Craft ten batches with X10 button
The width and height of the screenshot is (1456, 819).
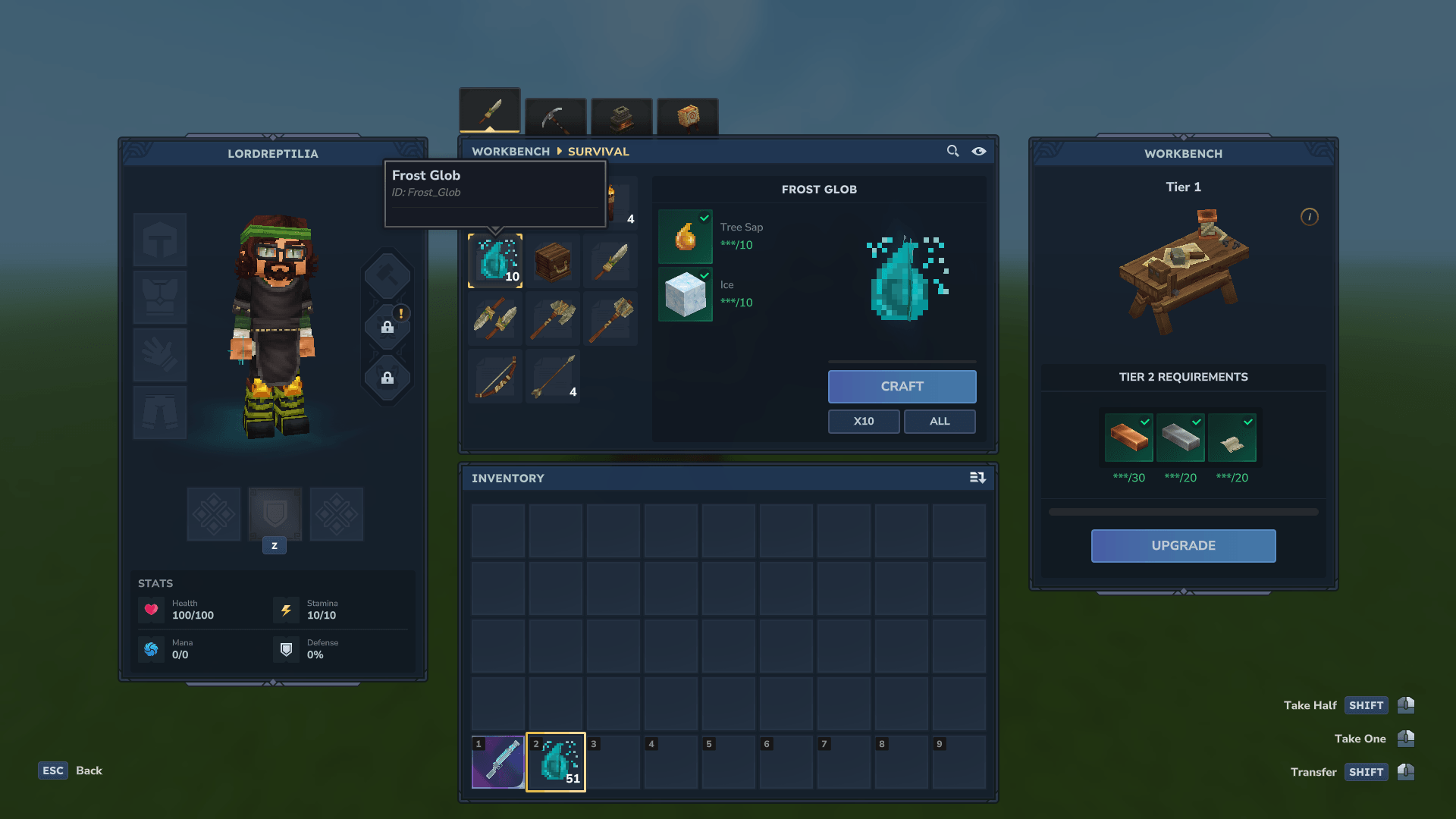click(864, 422)
